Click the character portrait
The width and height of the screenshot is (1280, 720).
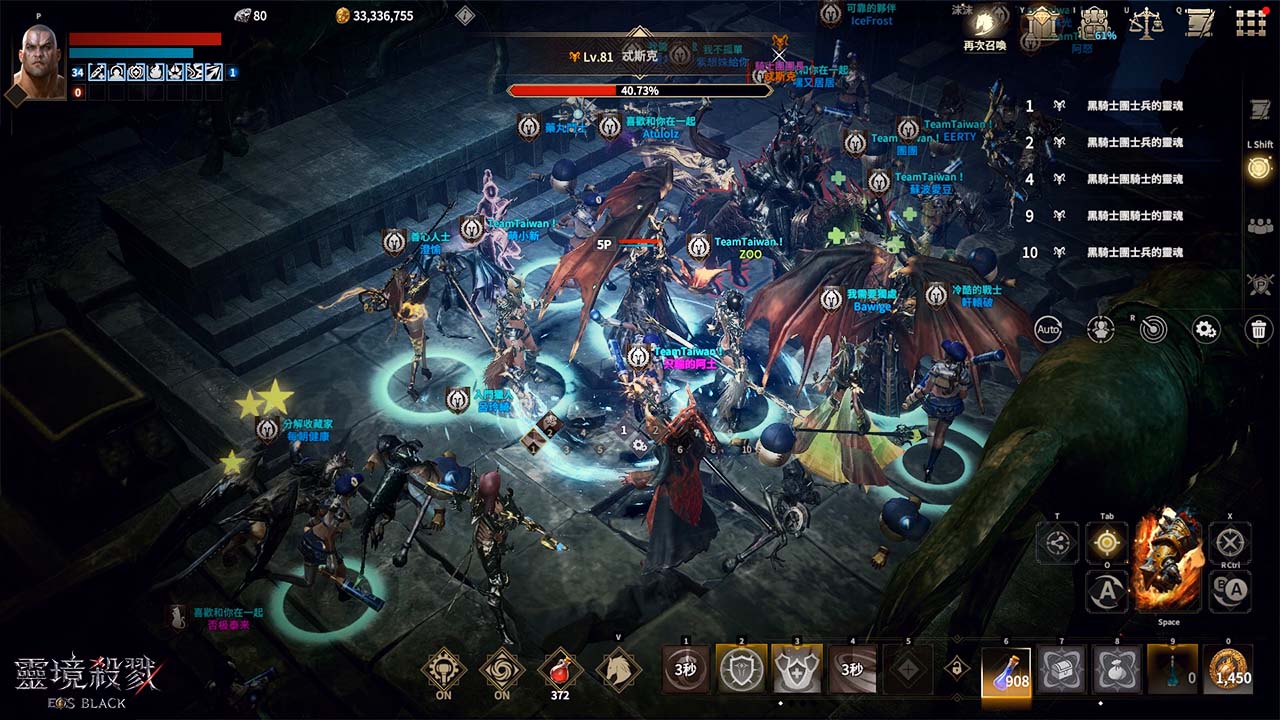[x=39, y=58]
